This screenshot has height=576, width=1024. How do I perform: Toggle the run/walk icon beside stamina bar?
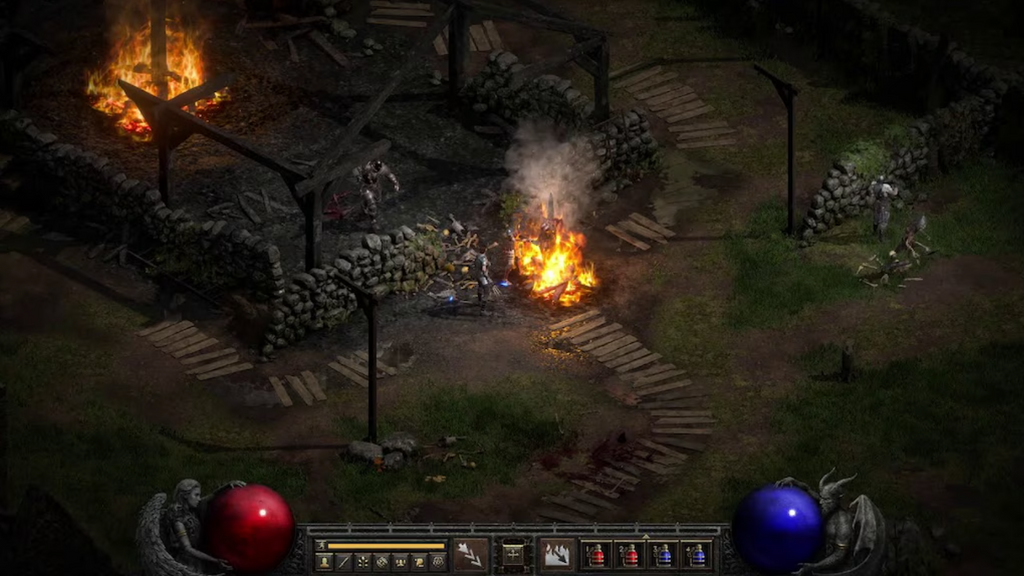322,546
